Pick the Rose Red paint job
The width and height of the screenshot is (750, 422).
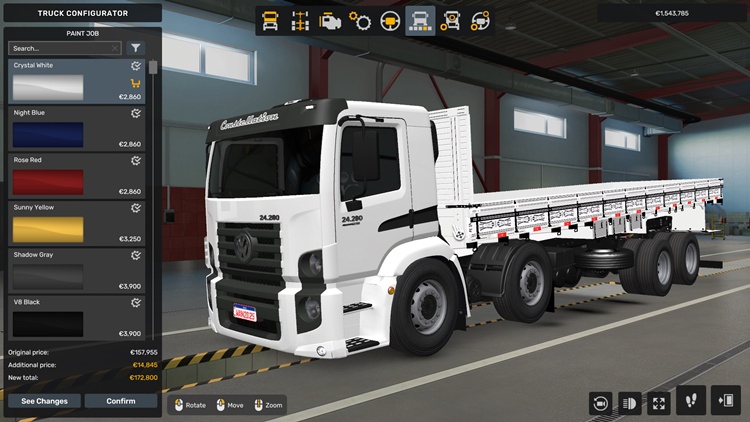point(76,176)
